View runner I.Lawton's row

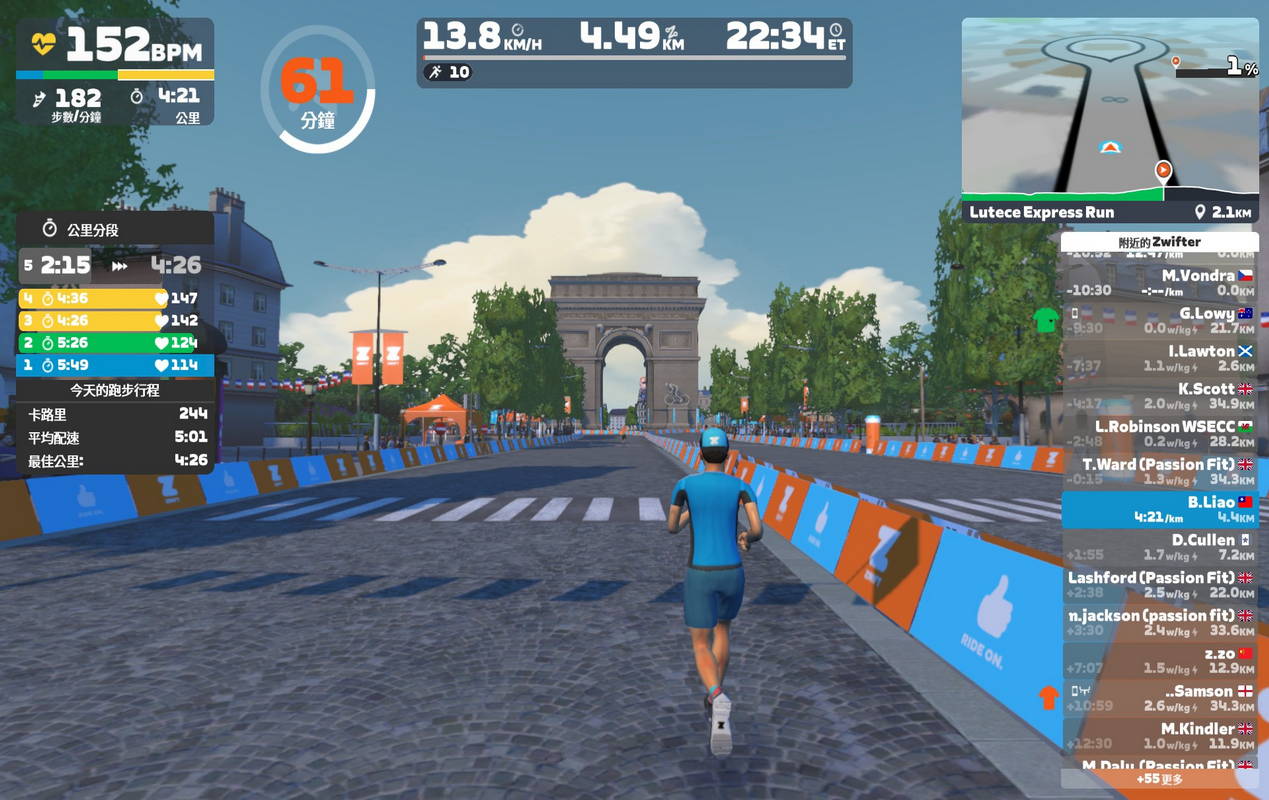[1159, 358]
